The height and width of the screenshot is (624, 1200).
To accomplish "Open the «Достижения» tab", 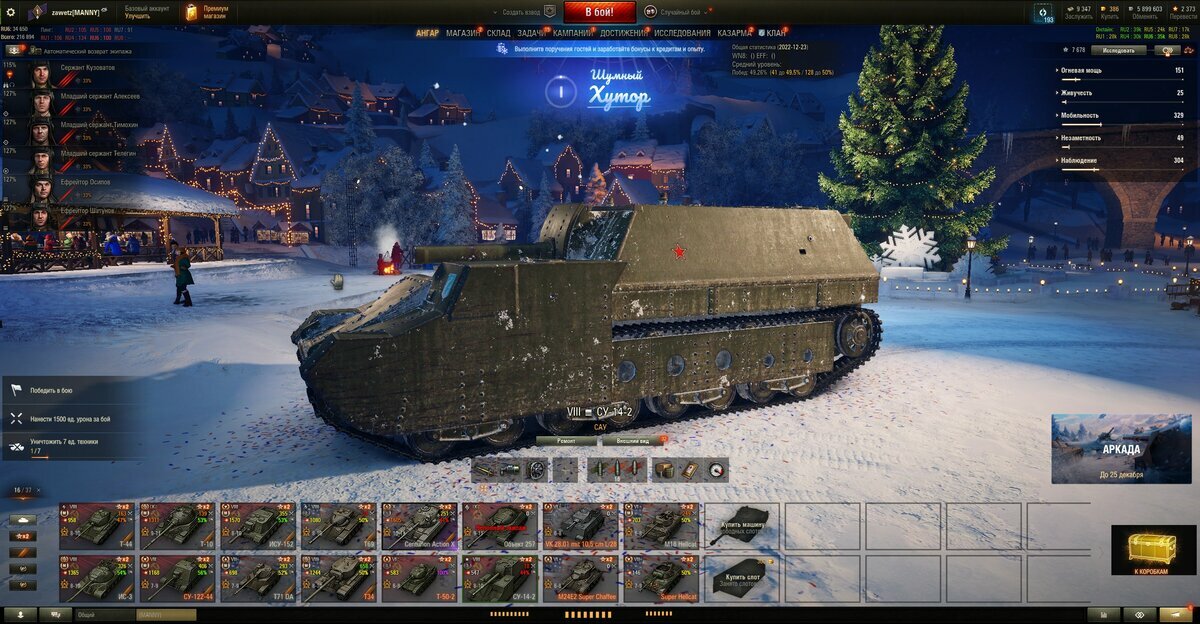I will (x=623, y=33).
